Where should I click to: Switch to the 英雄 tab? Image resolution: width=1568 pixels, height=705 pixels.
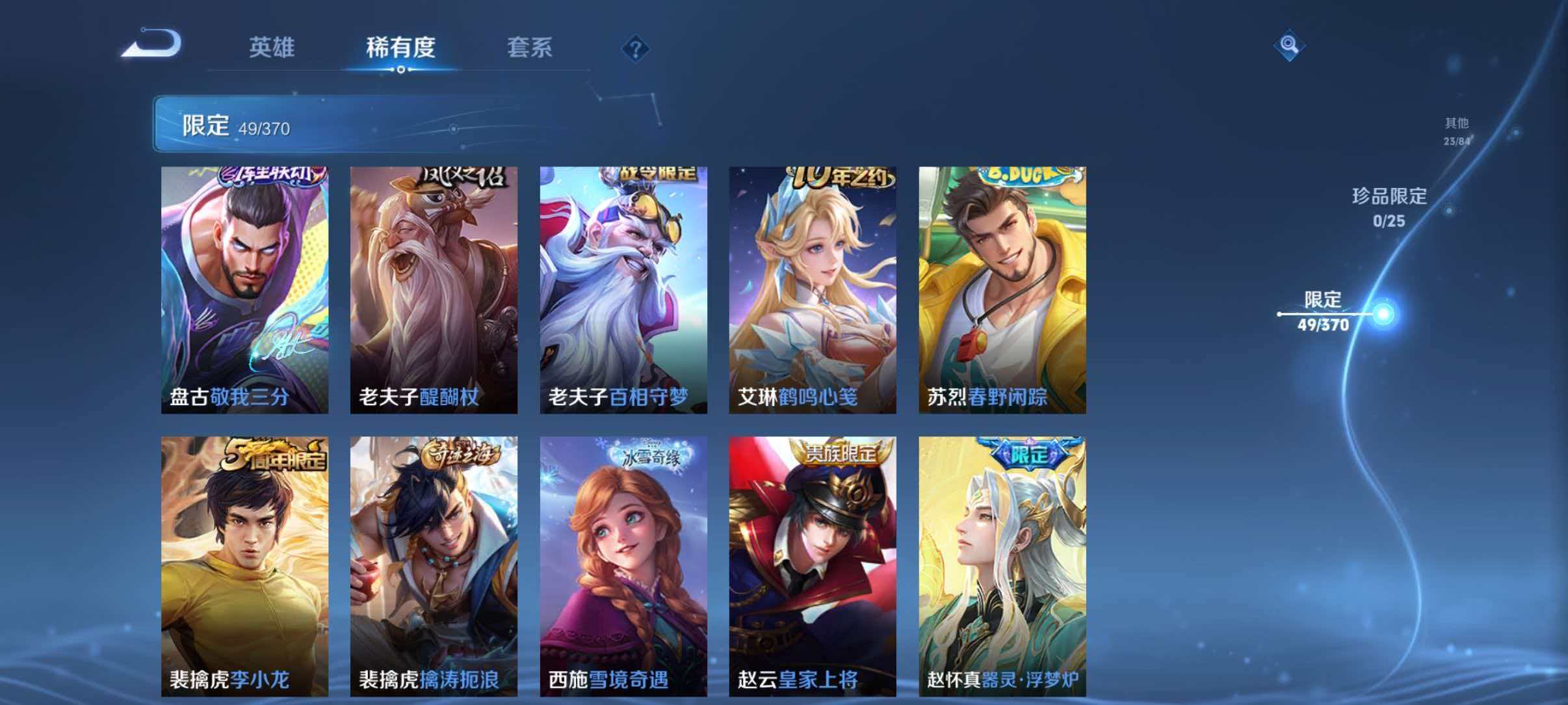tap(272, 47)
